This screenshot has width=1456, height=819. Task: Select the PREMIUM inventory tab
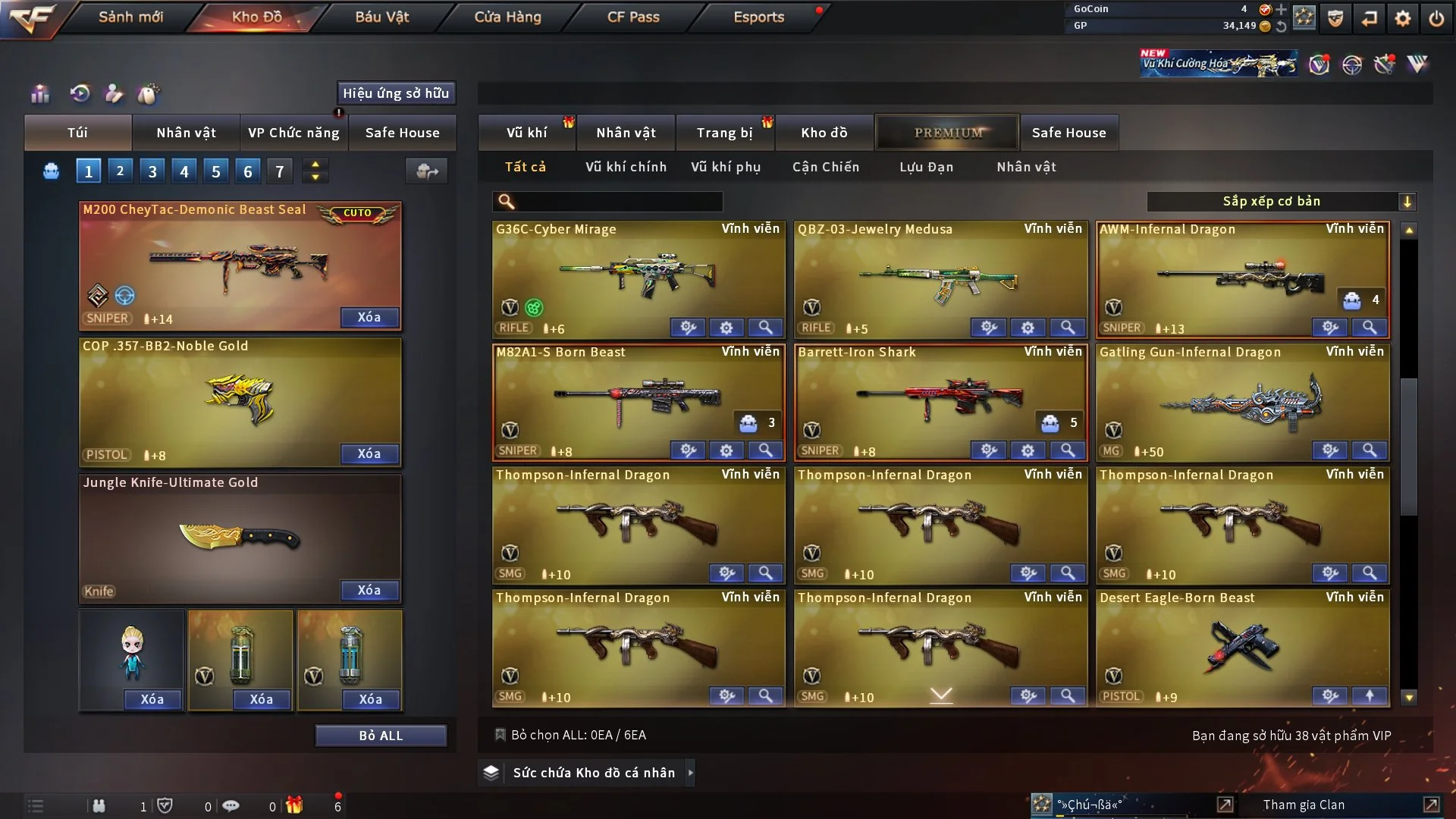point(948,133)
